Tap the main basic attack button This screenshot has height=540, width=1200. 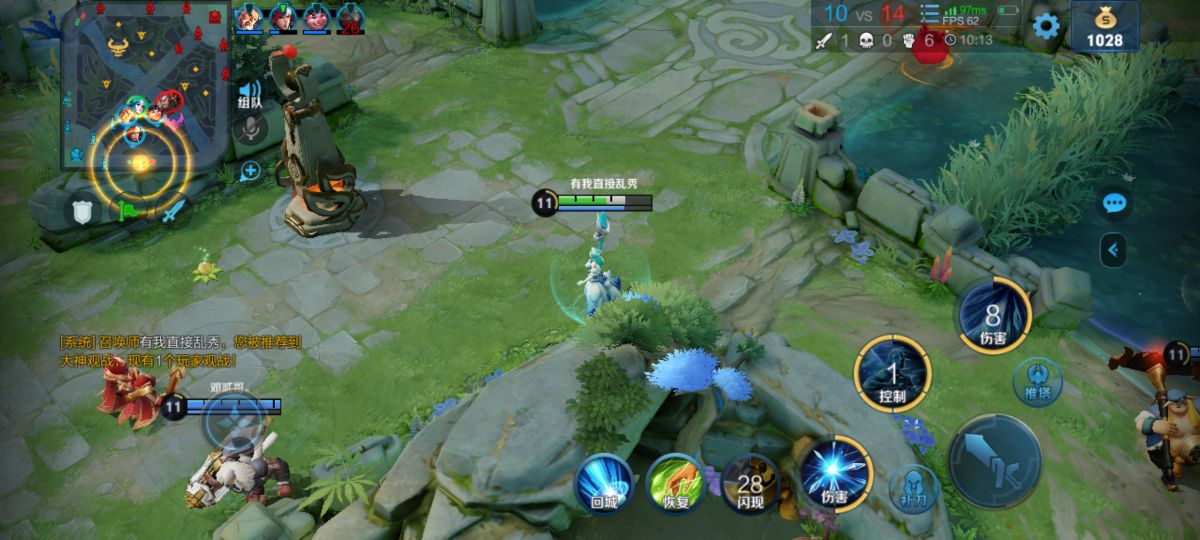click(994, 462)
